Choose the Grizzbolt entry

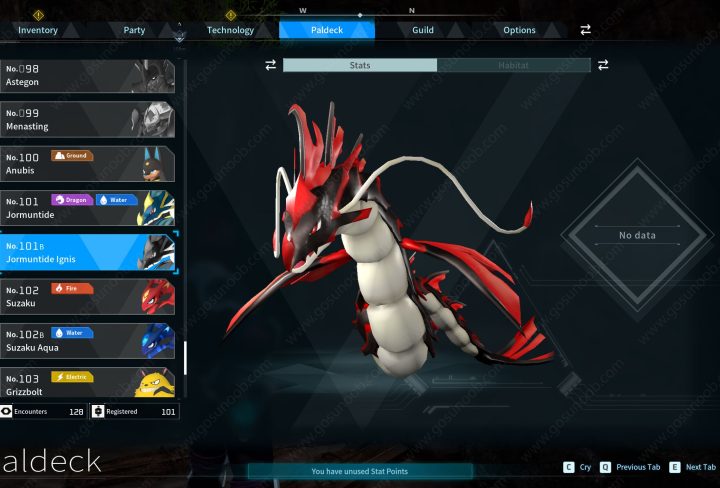tap(88, 382)
